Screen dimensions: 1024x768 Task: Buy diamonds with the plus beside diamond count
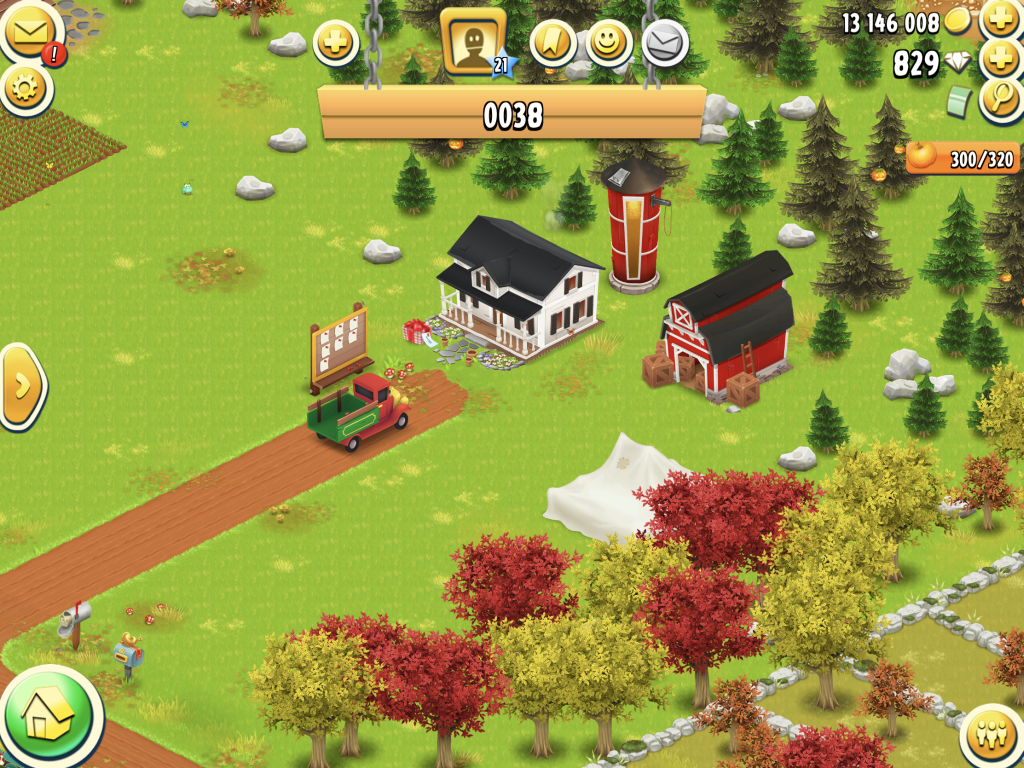pos(1000,59)
